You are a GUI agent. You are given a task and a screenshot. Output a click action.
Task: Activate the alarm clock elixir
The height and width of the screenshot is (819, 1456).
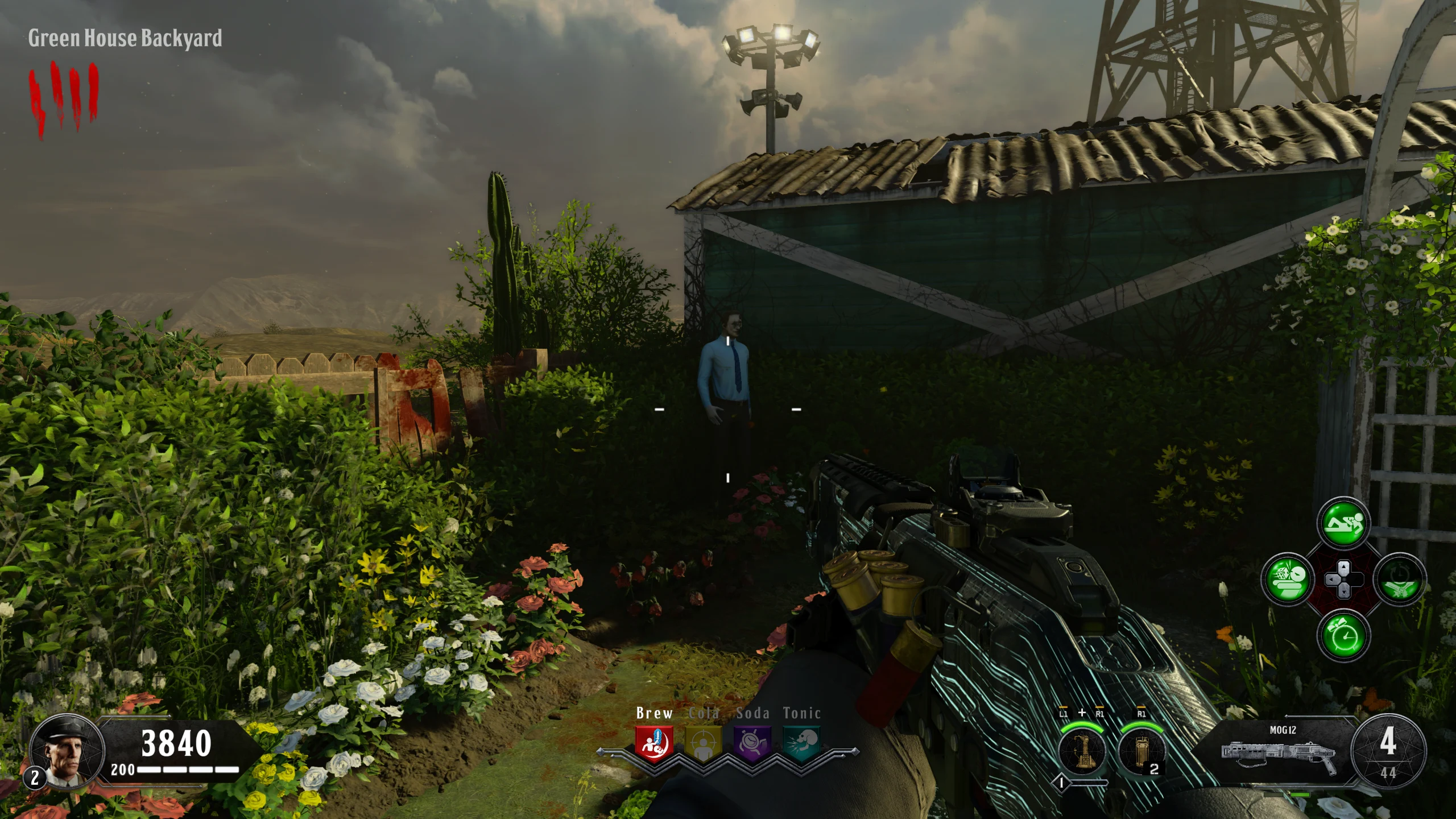point(1343,636)
